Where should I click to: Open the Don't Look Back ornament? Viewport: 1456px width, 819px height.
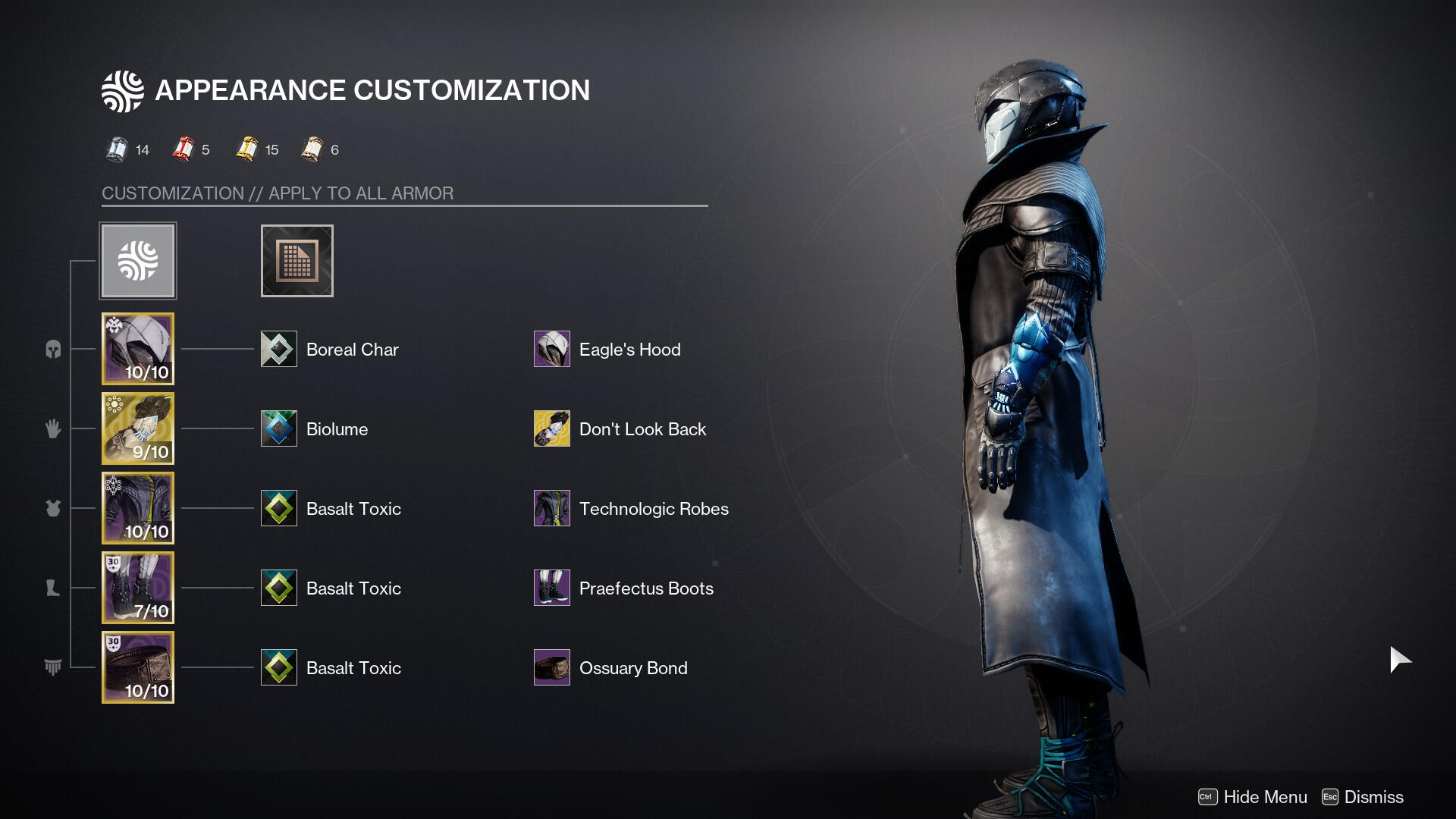click(x=552, y=428)
